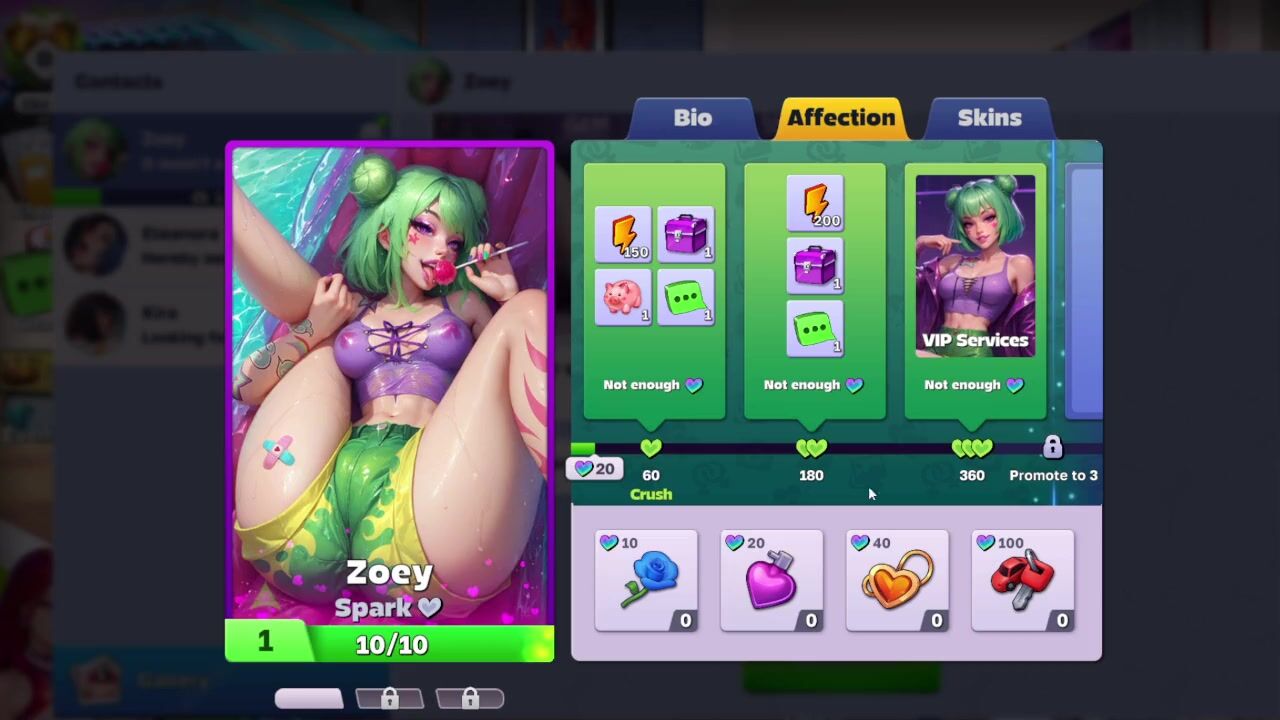
Task: Switch to the Bio tab
Action: point(692,118)
